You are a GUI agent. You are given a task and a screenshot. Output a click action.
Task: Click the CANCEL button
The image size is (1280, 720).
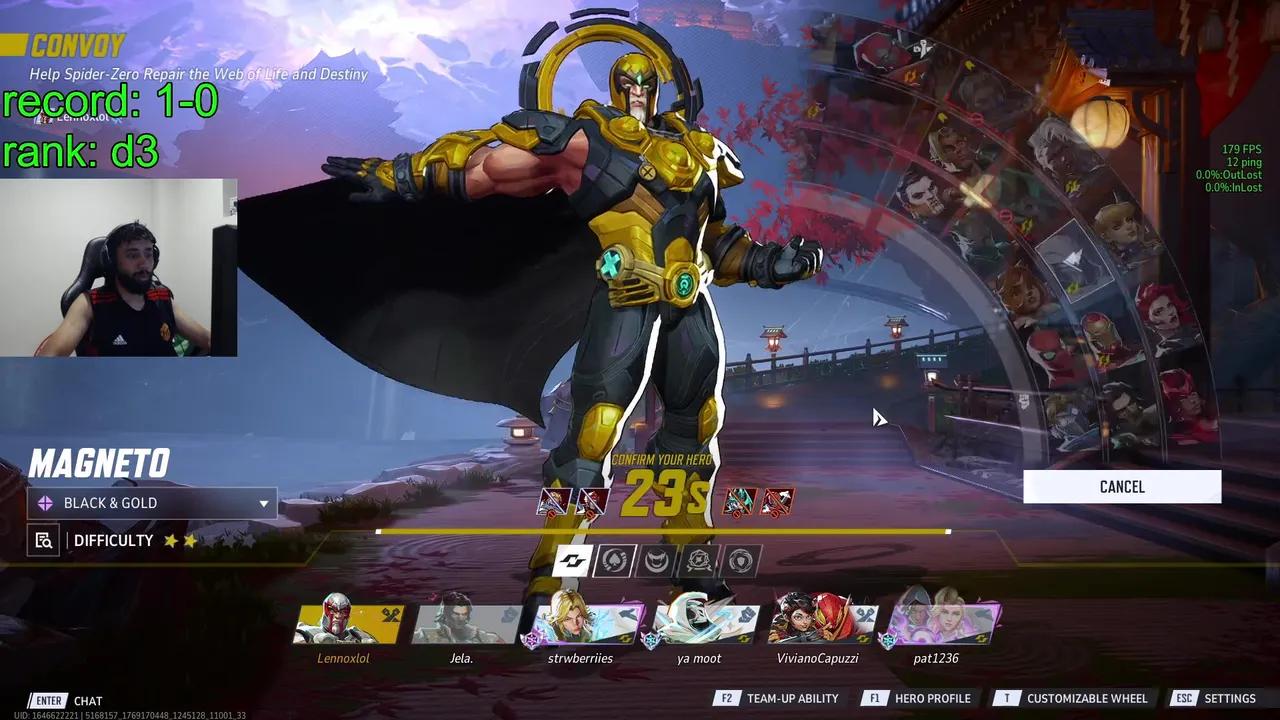point(1121,486)
